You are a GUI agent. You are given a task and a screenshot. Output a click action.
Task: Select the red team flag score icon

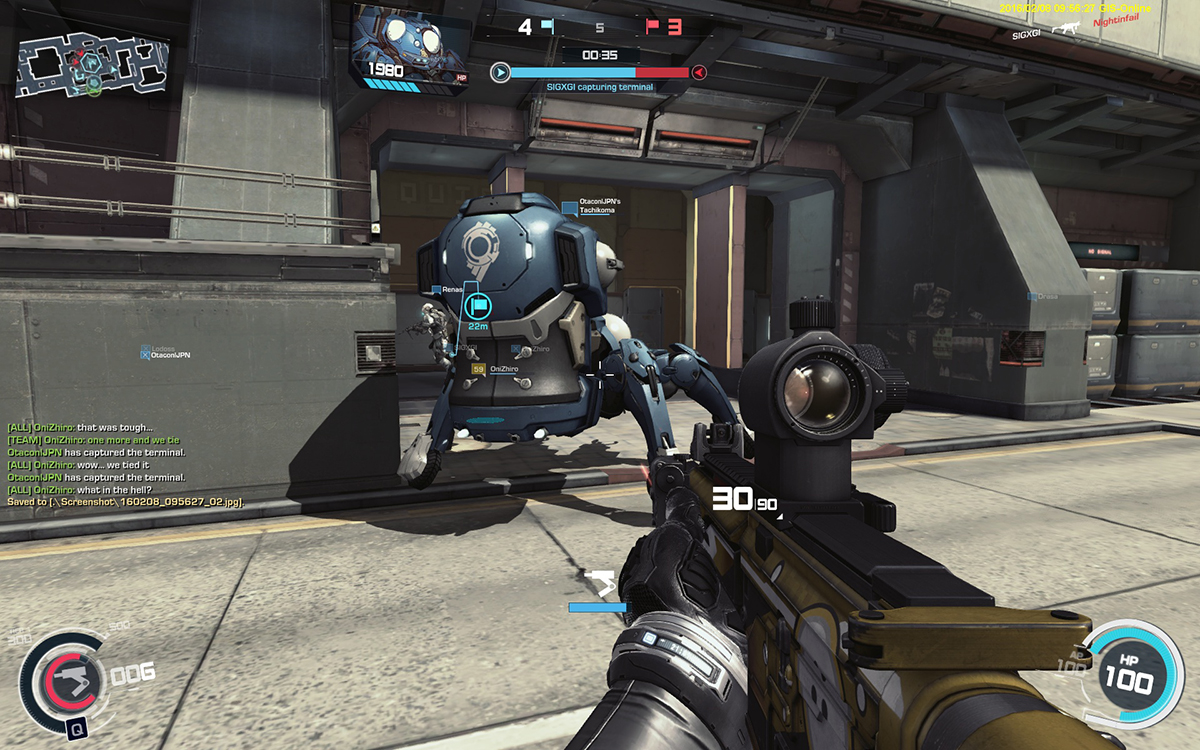click(652, 26)
